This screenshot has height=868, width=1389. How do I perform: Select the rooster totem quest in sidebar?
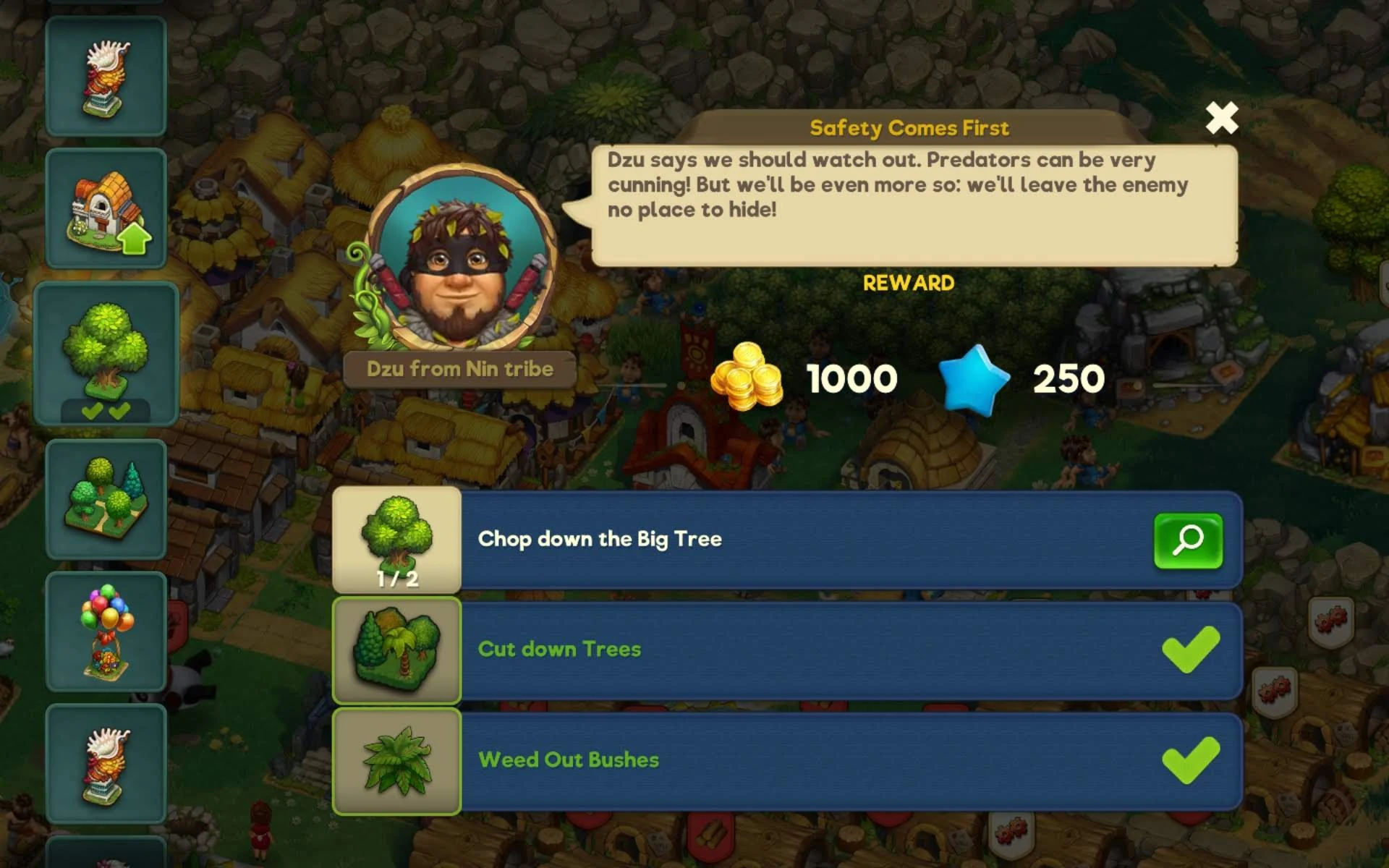pyautogui.click(x=106, y=77)
